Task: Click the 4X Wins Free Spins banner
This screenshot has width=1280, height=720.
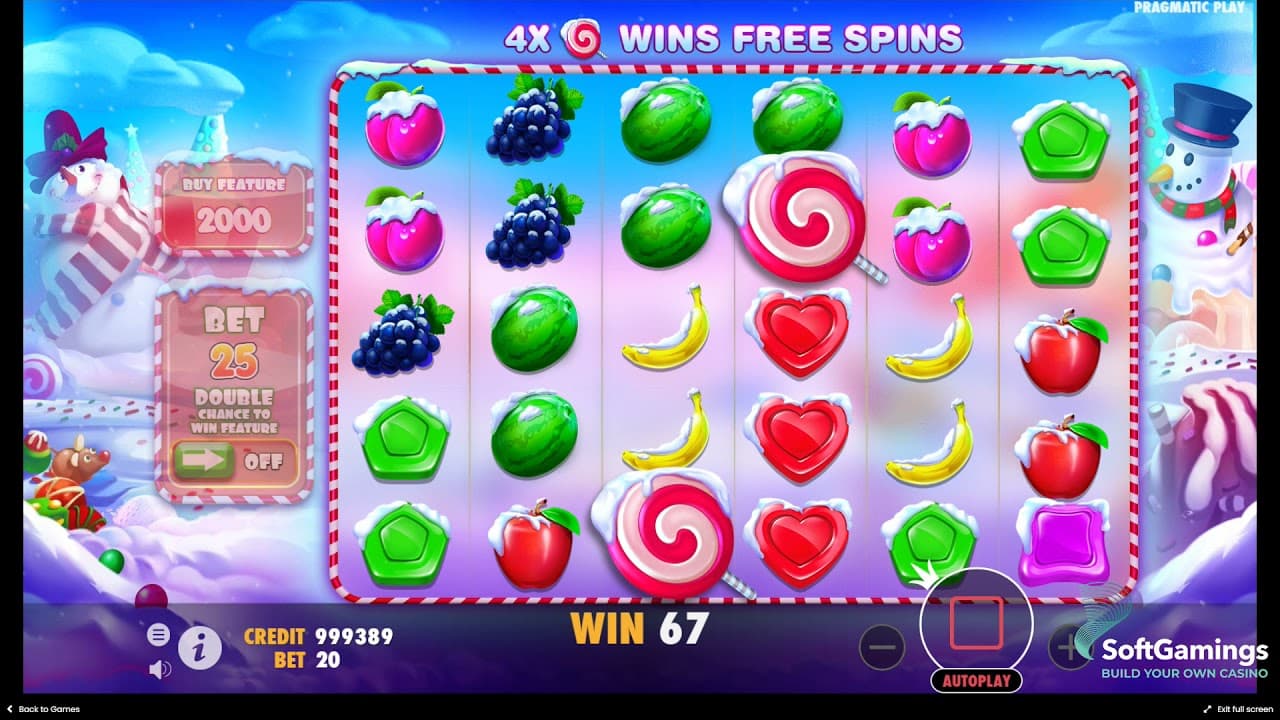Action: pyautogui.click(x=731, y=36)
